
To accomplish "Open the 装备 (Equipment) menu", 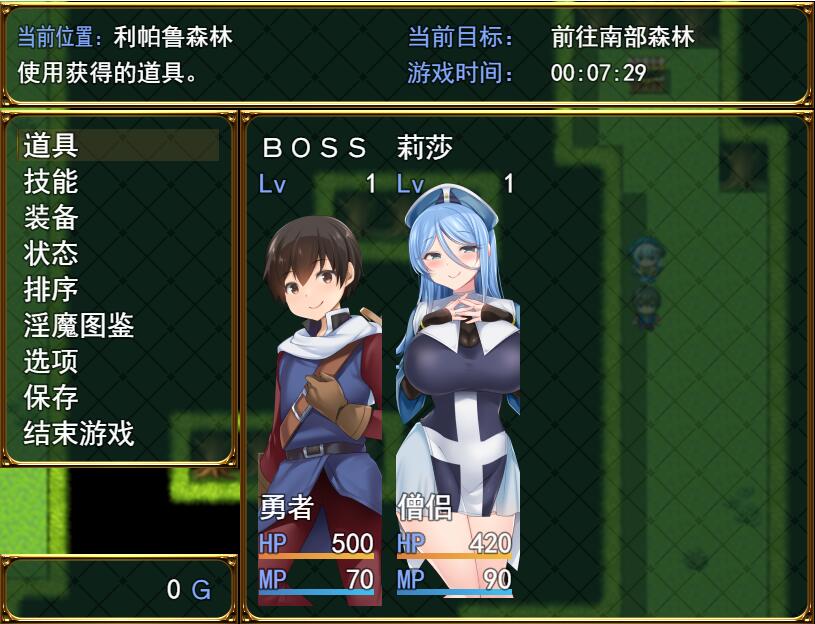I will pyautogui.click(x=52, y=218).
